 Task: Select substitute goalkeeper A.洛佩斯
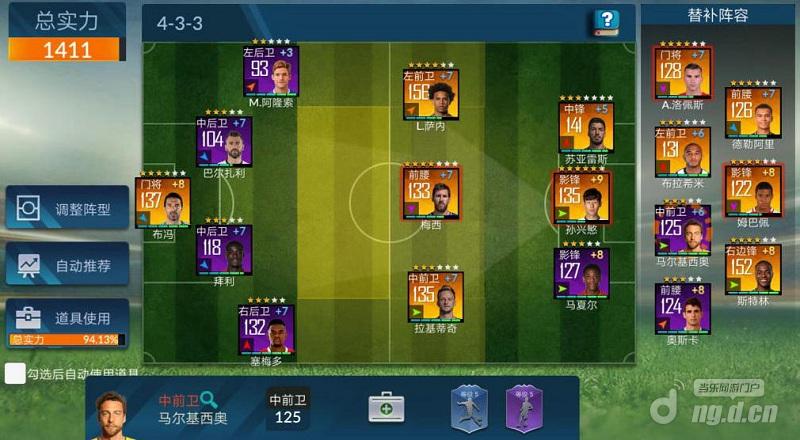681,73
